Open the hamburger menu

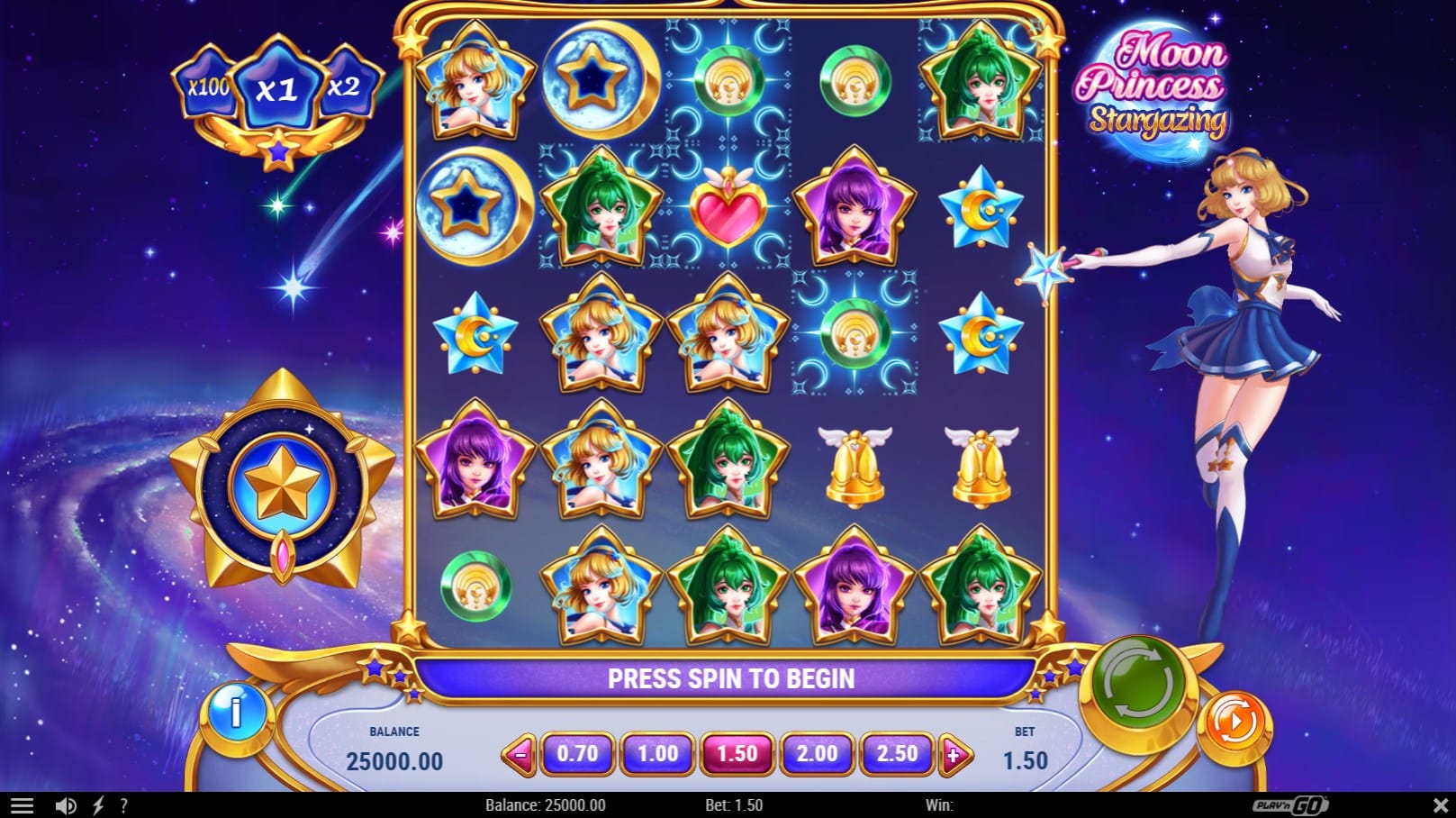click(x=22, y=805)
